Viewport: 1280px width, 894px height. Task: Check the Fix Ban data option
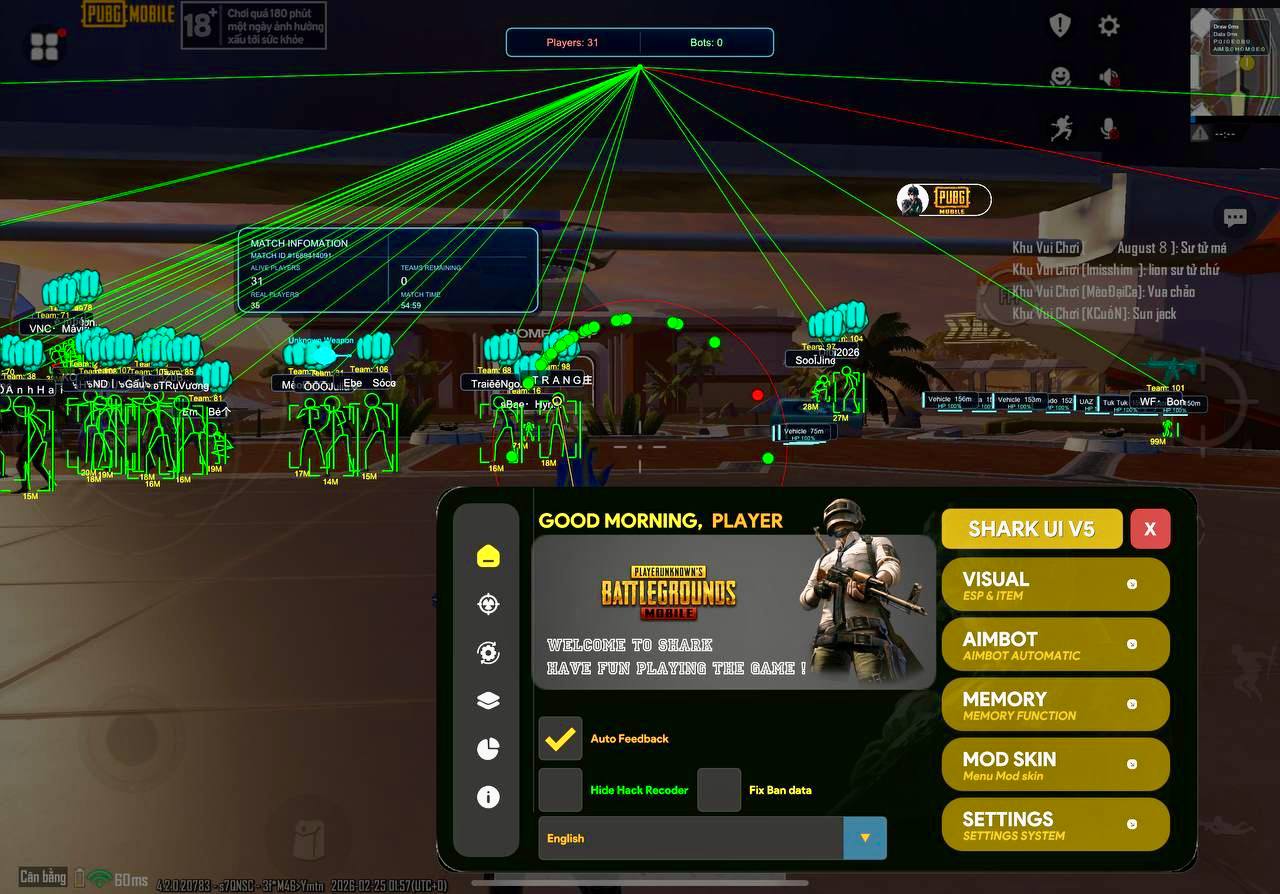pyautogui.click(x=719, y=790)
